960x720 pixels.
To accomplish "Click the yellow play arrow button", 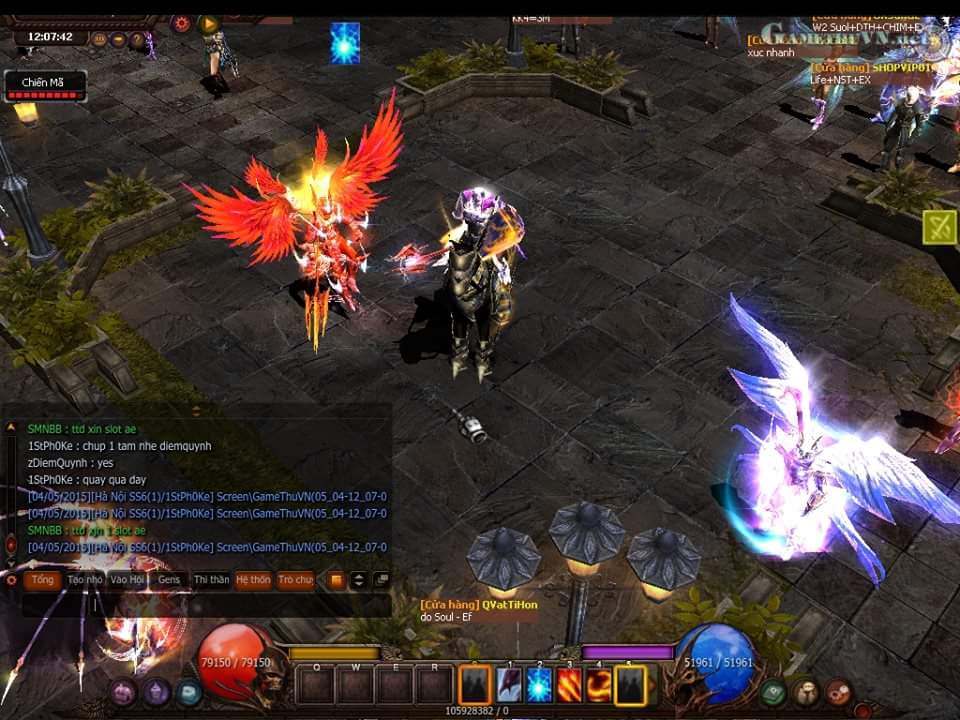I will click(x=208, y=23).
